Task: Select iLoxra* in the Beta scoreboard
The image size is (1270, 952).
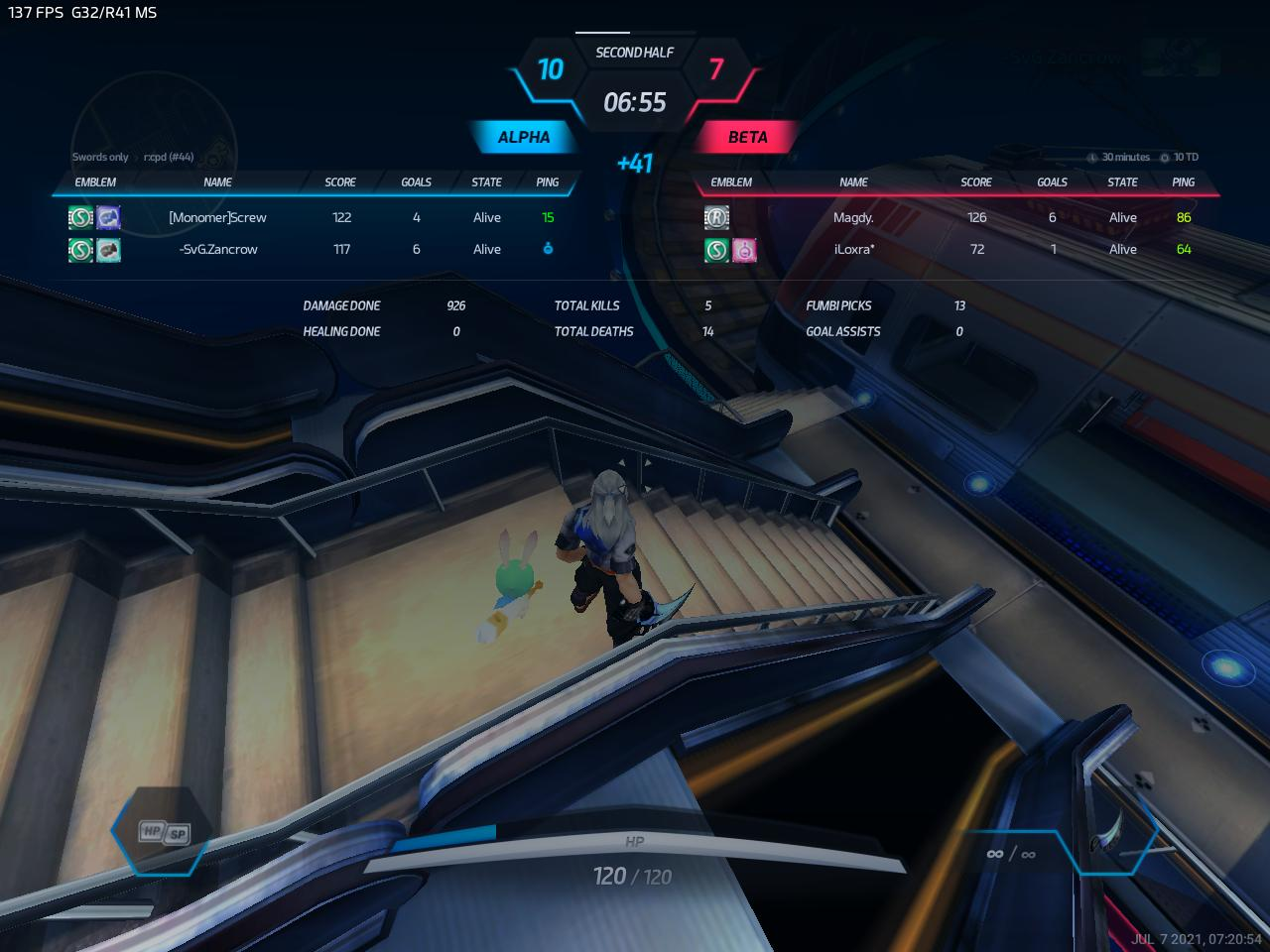Action: click(853, 249)
